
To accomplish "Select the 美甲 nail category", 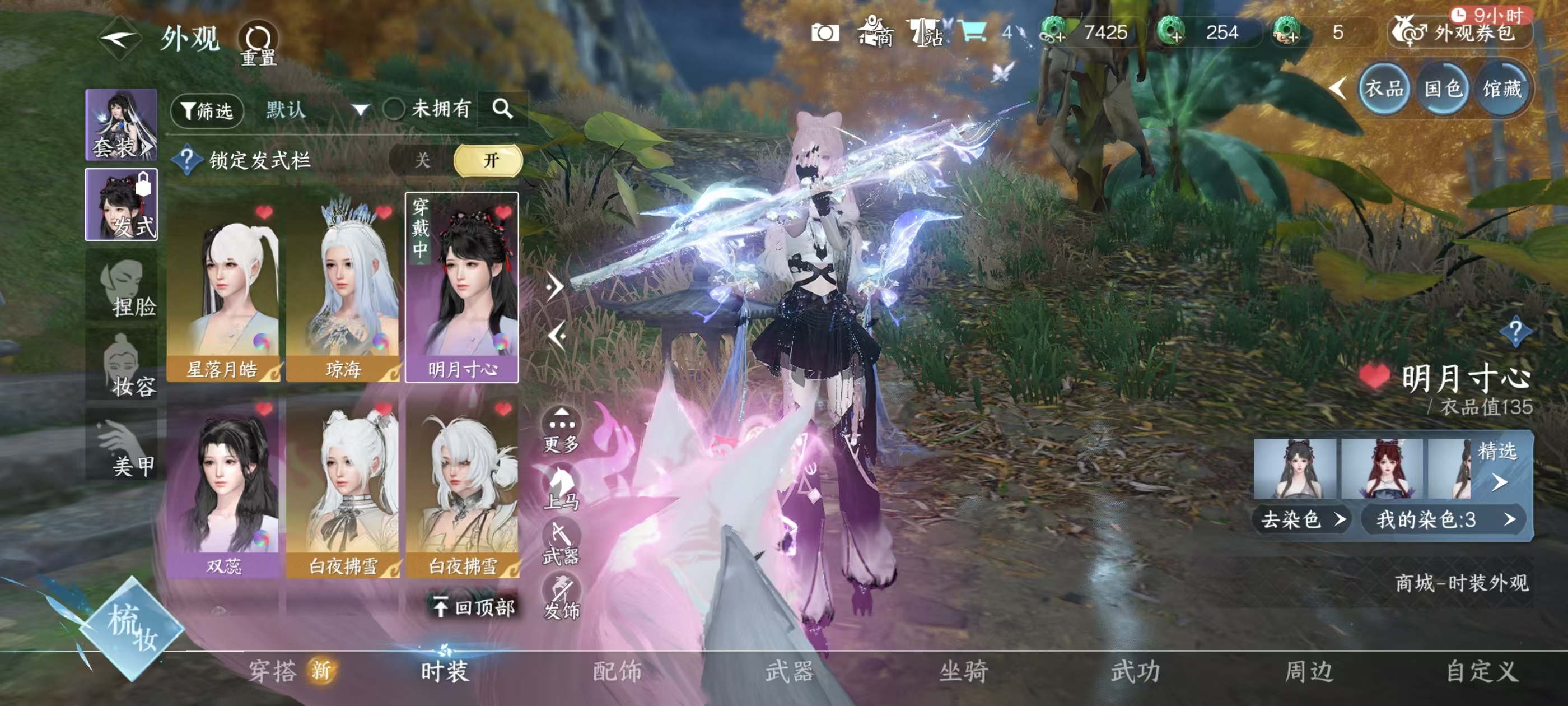I will tap(122, 447).
